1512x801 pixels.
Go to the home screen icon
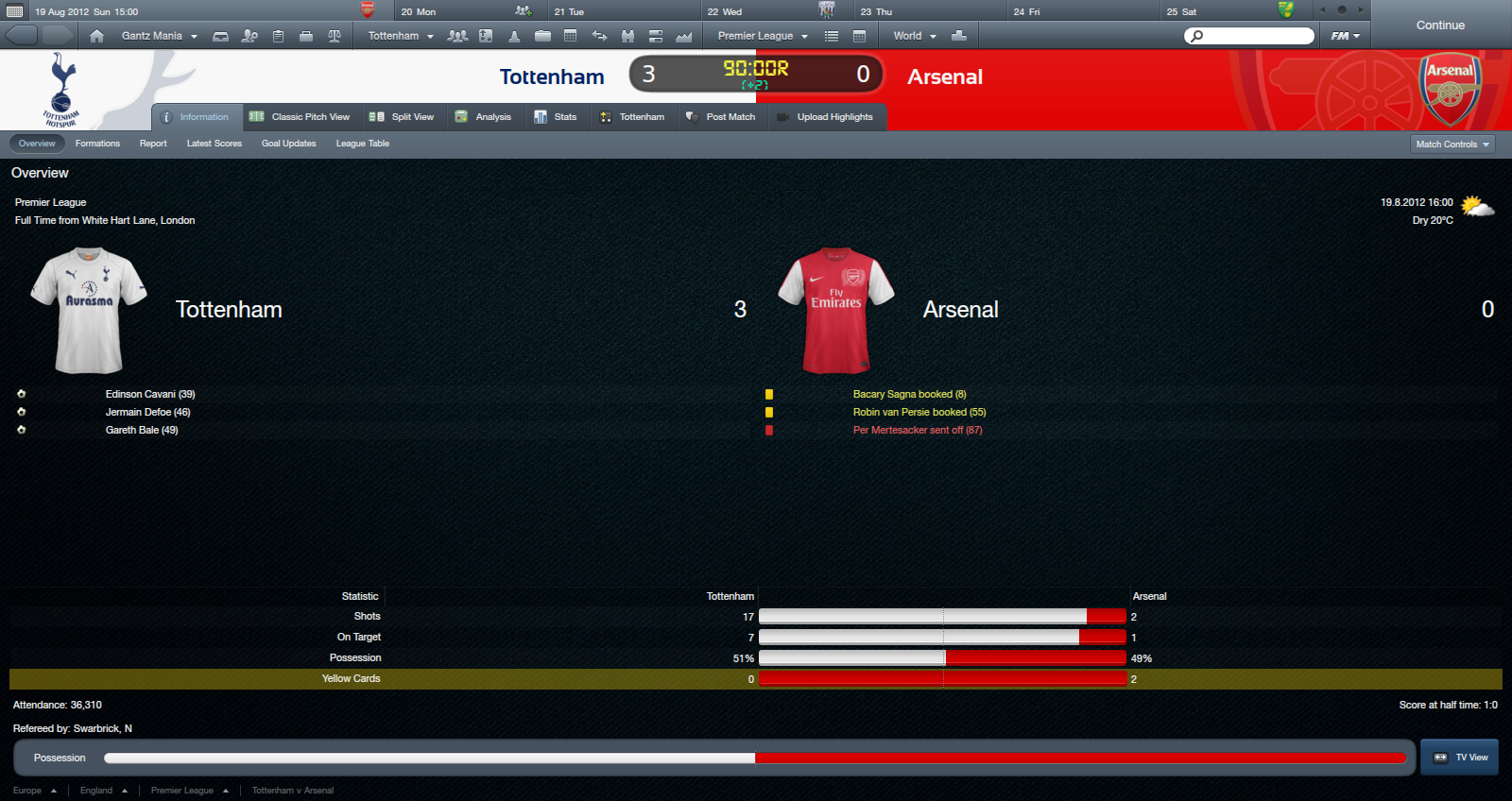96,36
